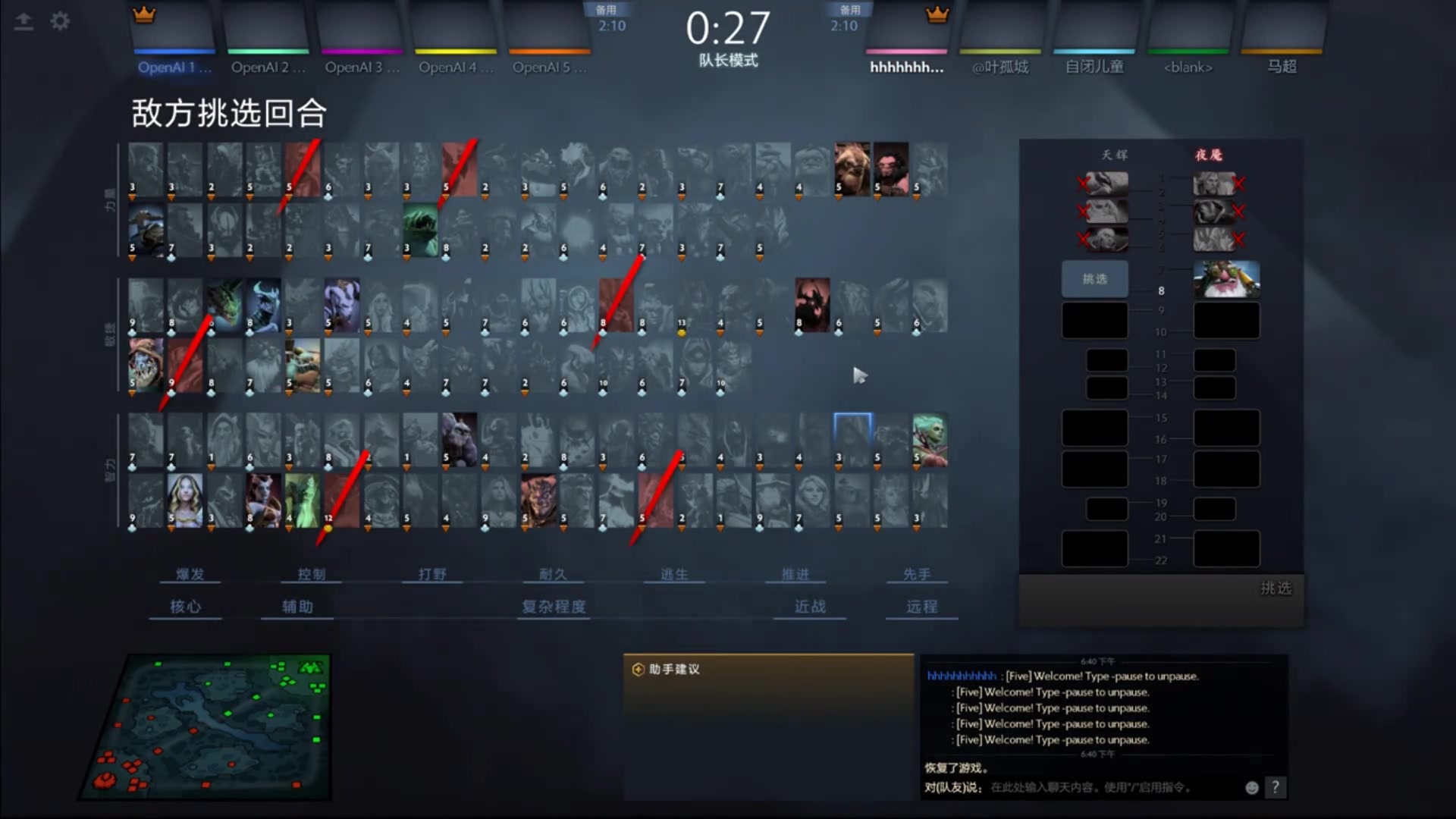Click the crown icon above hhhhhhh's team
Image resolution: width=1456 pixels, height=819 pixels.
coord(938,13)
